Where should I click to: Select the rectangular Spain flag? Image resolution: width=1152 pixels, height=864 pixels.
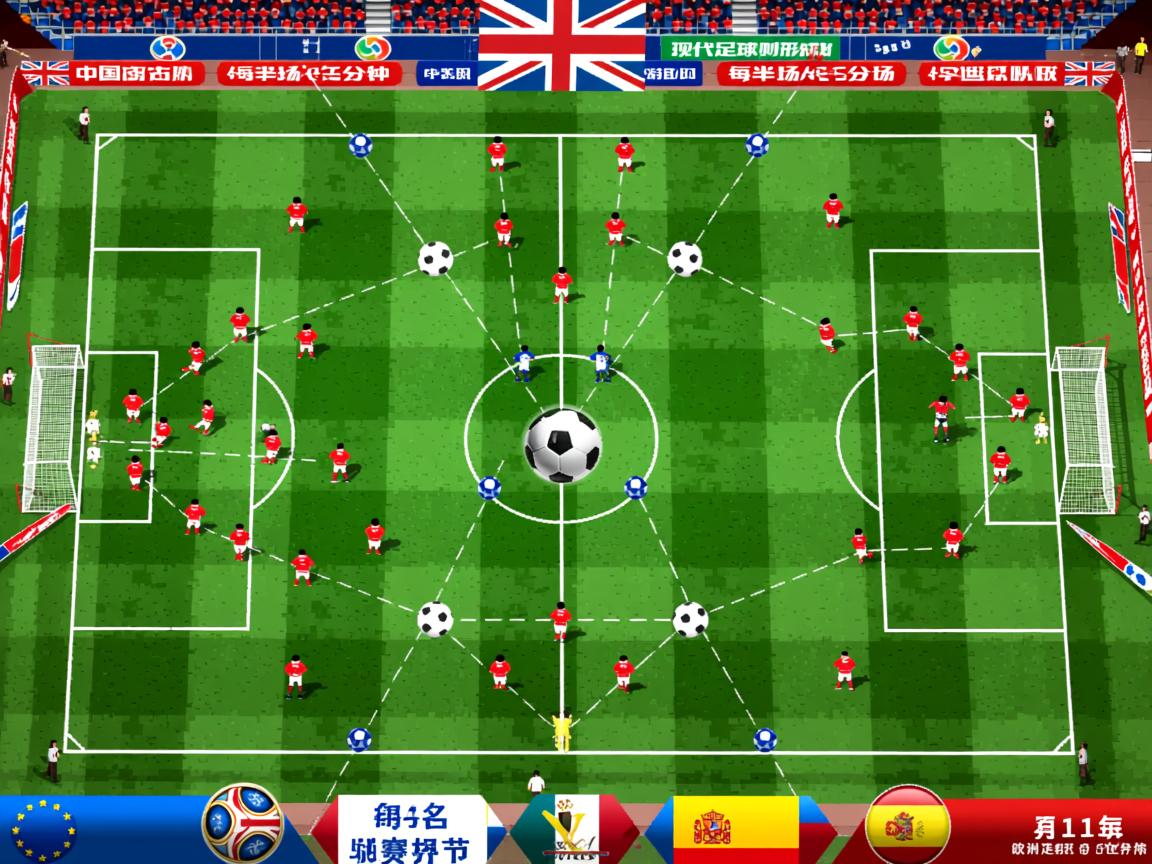tap(735, 830)
